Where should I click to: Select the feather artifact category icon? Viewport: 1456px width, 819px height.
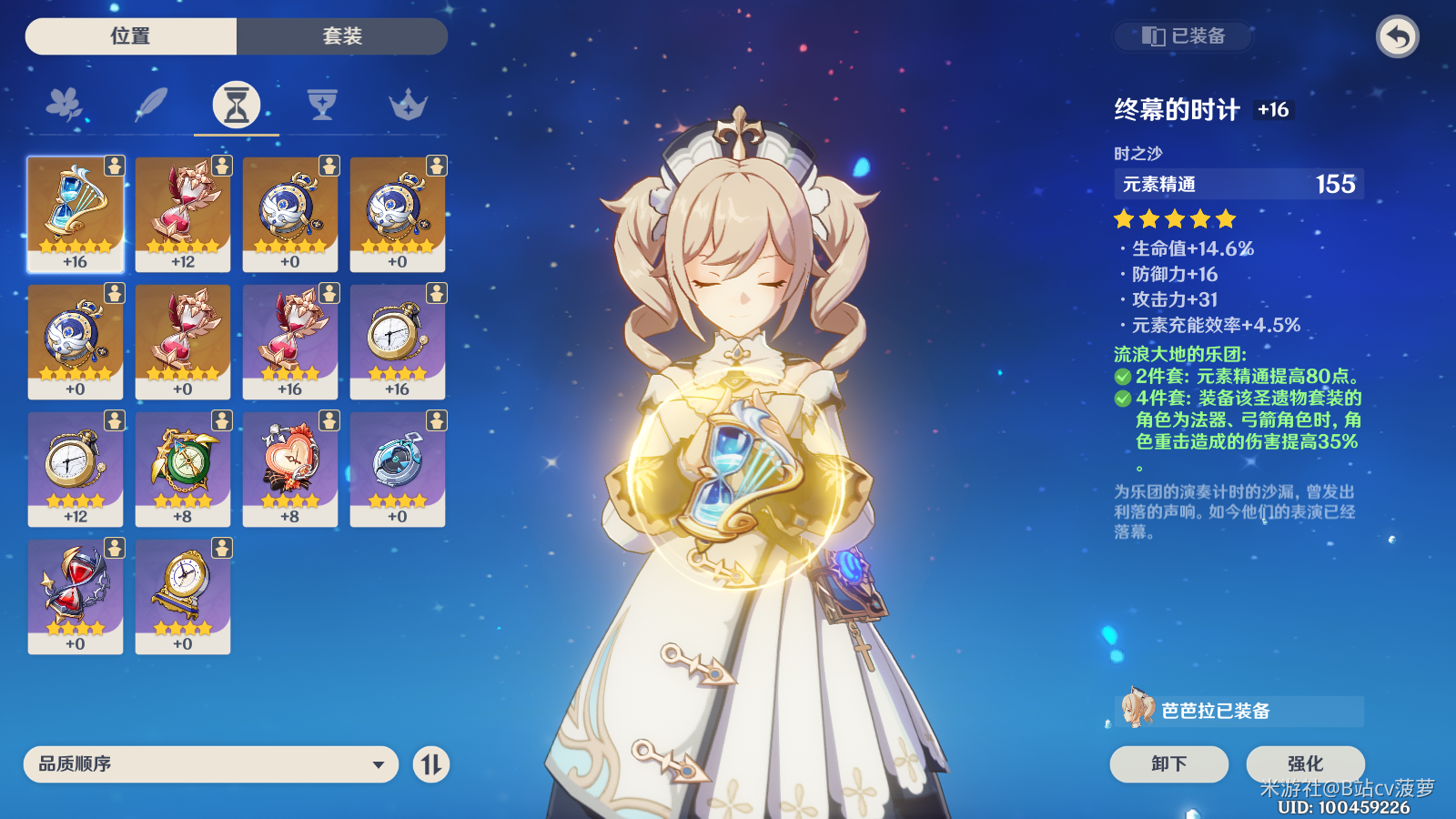click(150, 106)
